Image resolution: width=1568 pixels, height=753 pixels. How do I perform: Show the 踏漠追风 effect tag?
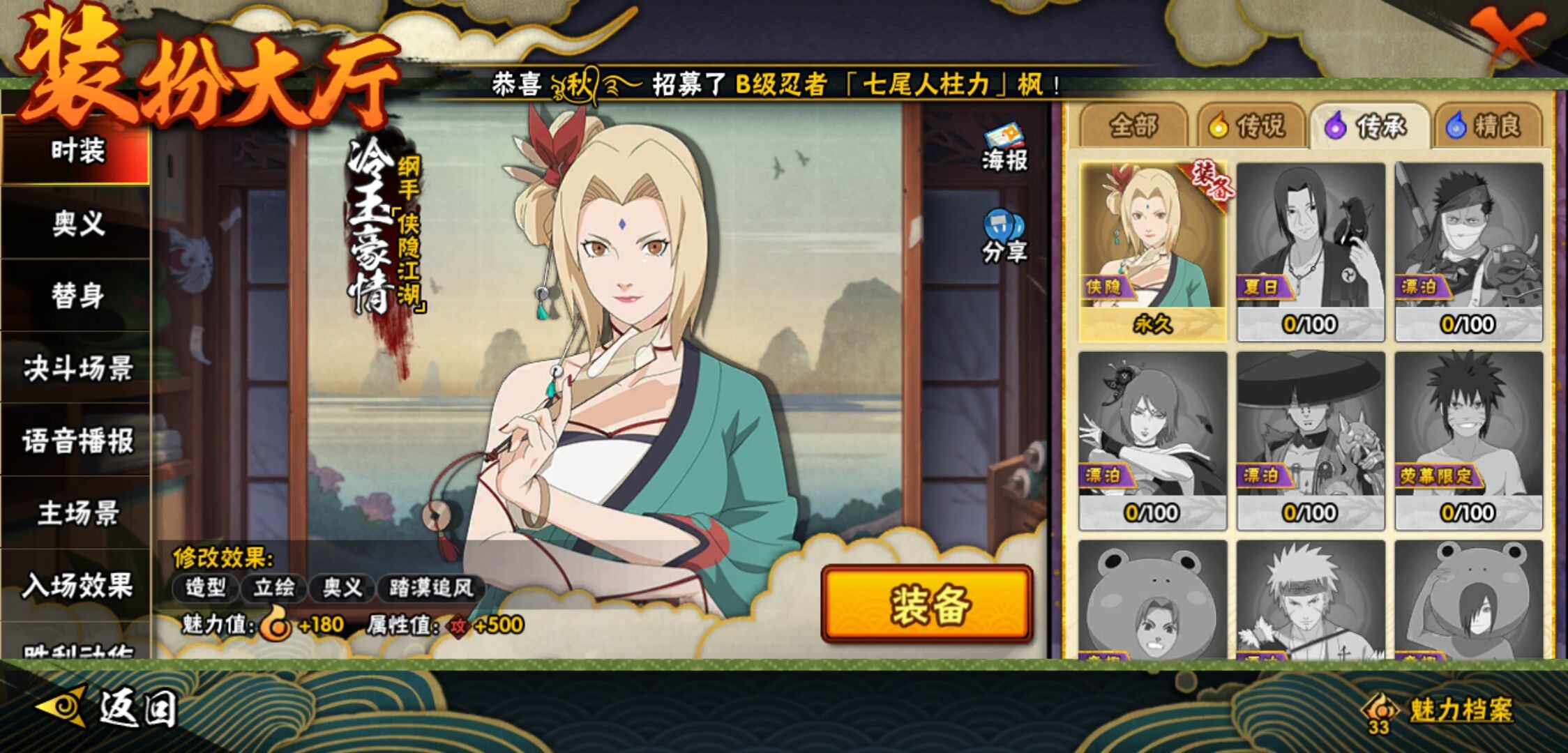(x=431, y=588)
